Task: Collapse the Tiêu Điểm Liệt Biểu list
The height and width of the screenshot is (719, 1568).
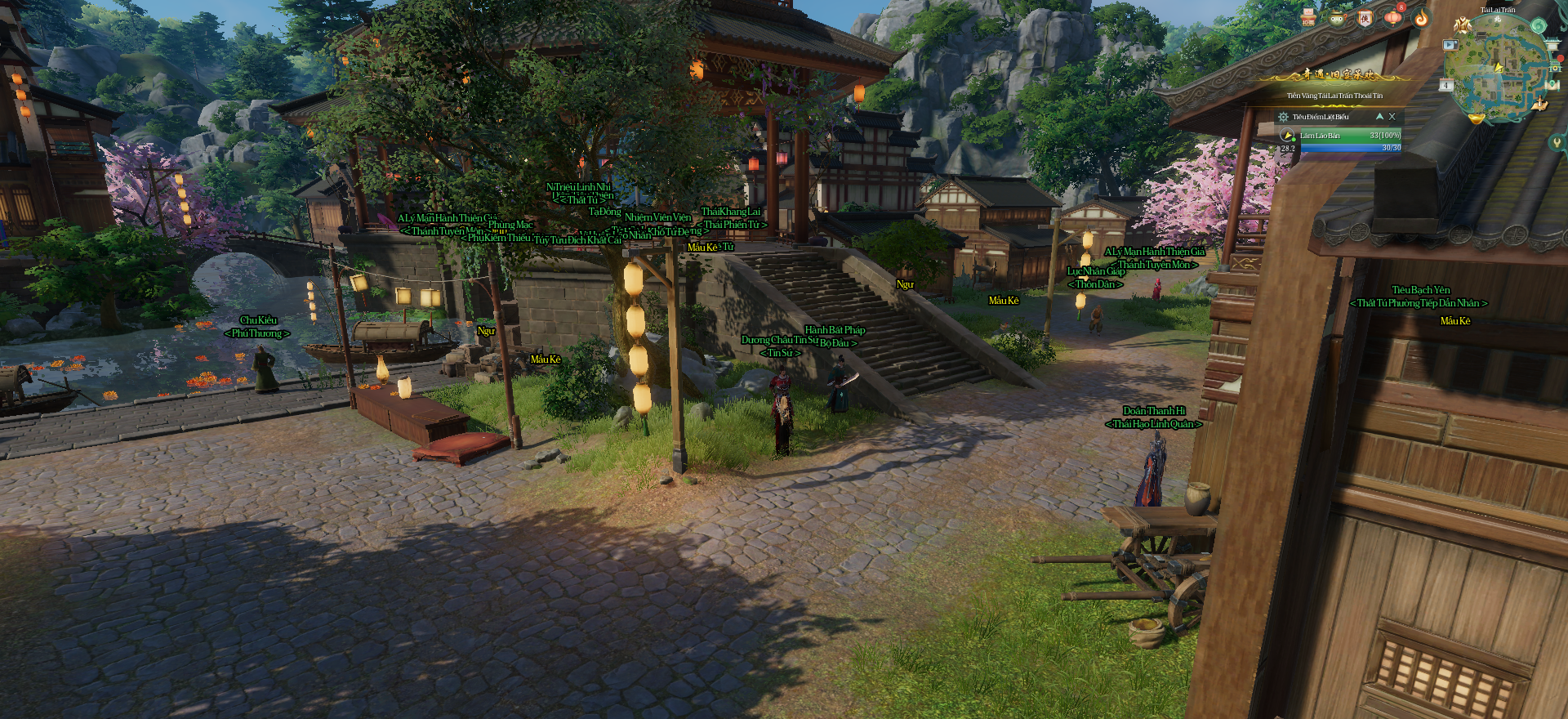Action: pyautogui.click(x=1379, y=117)
